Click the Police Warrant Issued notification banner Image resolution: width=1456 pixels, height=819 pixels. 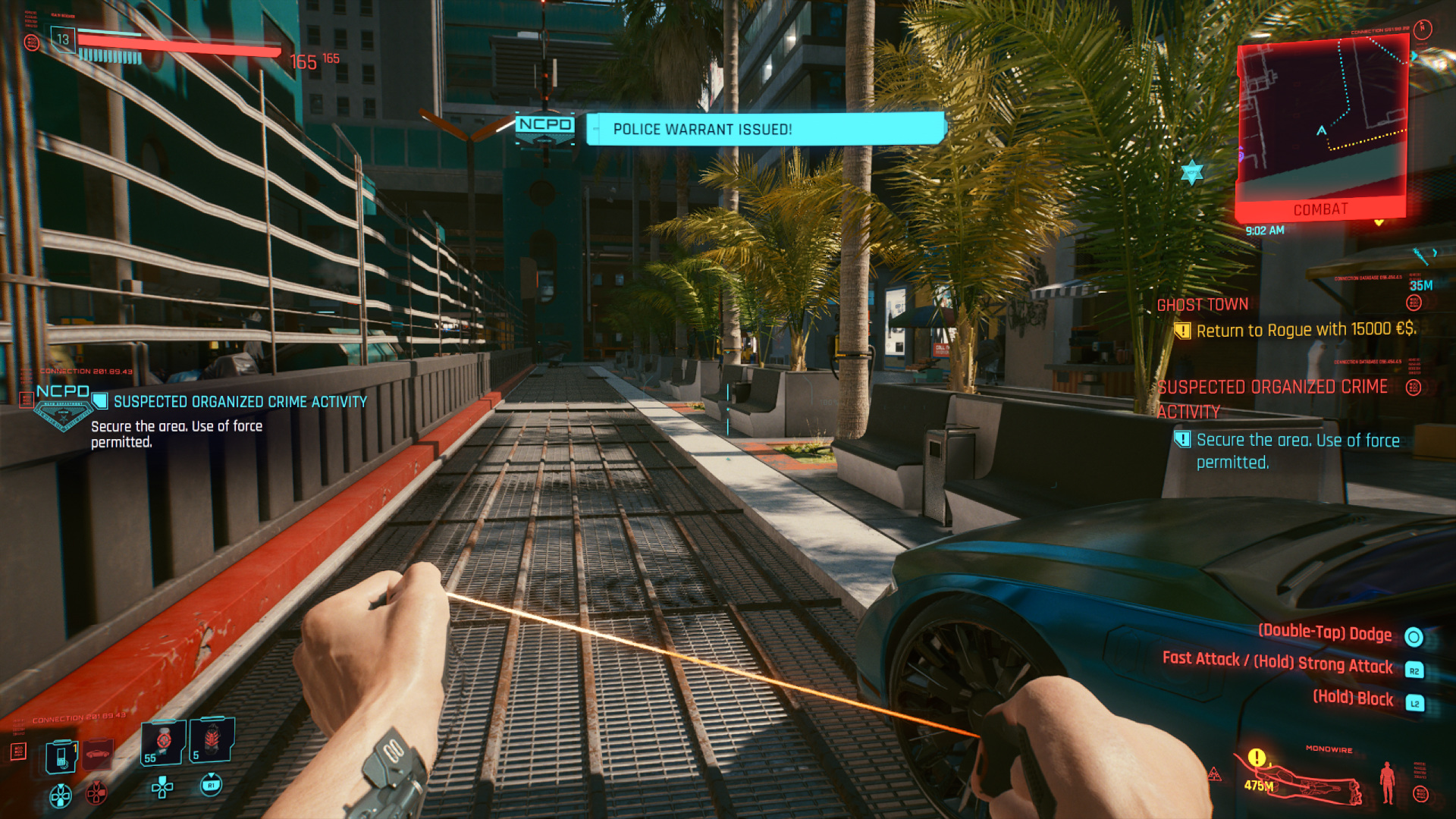click(x=766, y=129)
